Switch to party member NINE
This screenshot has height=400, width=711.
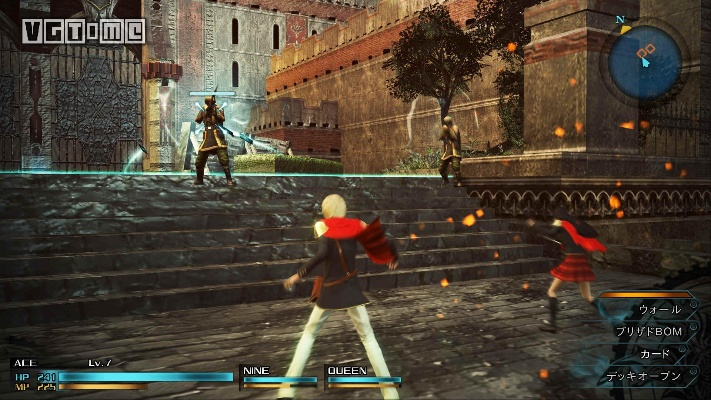click(278, 375)
